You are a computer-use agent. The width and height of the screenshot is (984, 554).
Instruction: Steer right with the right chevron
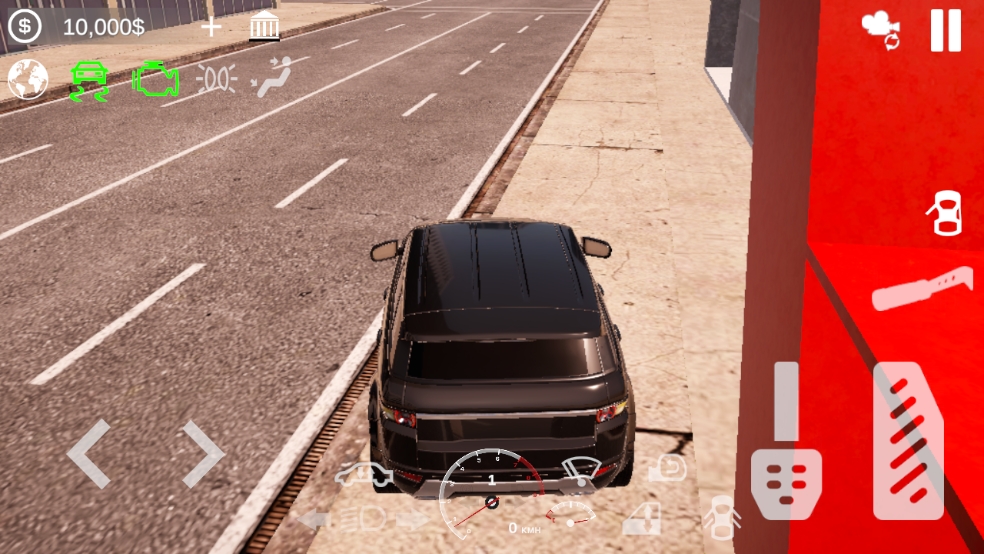[201, 454]
